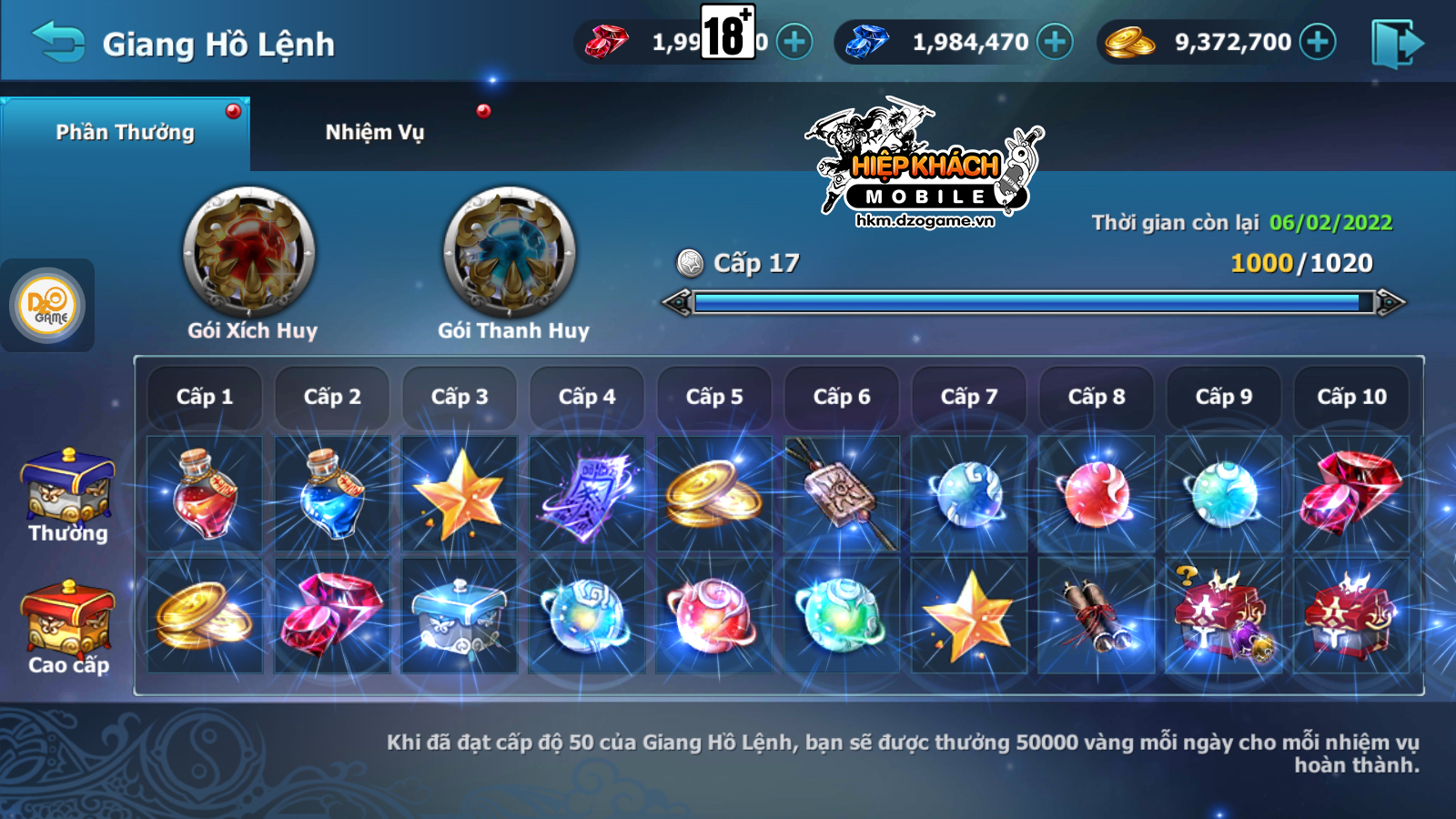Image resolution: width=1456 pixels, height=819 pixels.
Task: Select the Cấp 1 red potion reward
Action: click(x=205, y=494)
